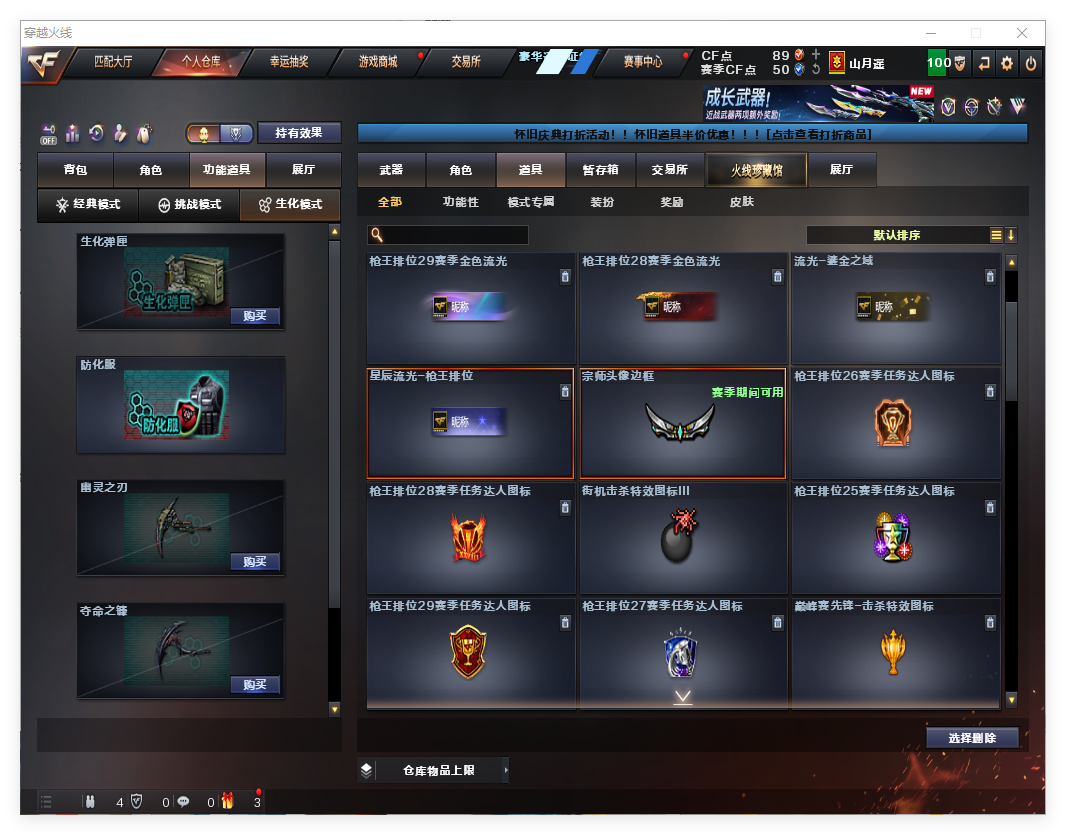Screen dimensions: 1066x835
Task: Filter items by 功能性 category
Action: tap(461, 202)
